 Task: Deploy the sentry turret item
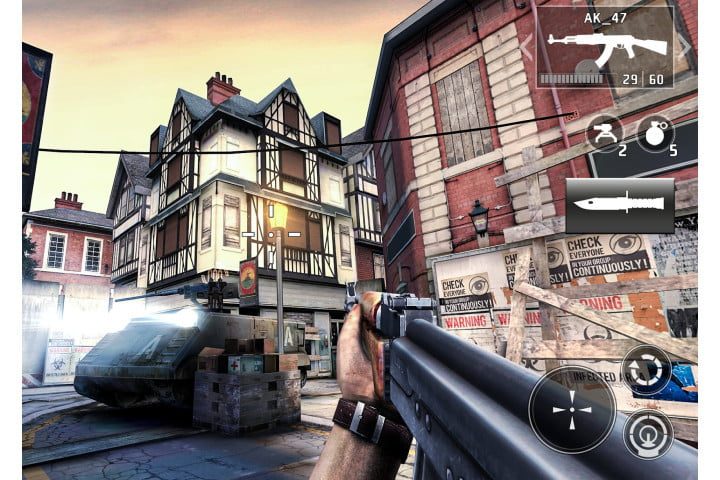pyautogui.click(x=603, y=132)
